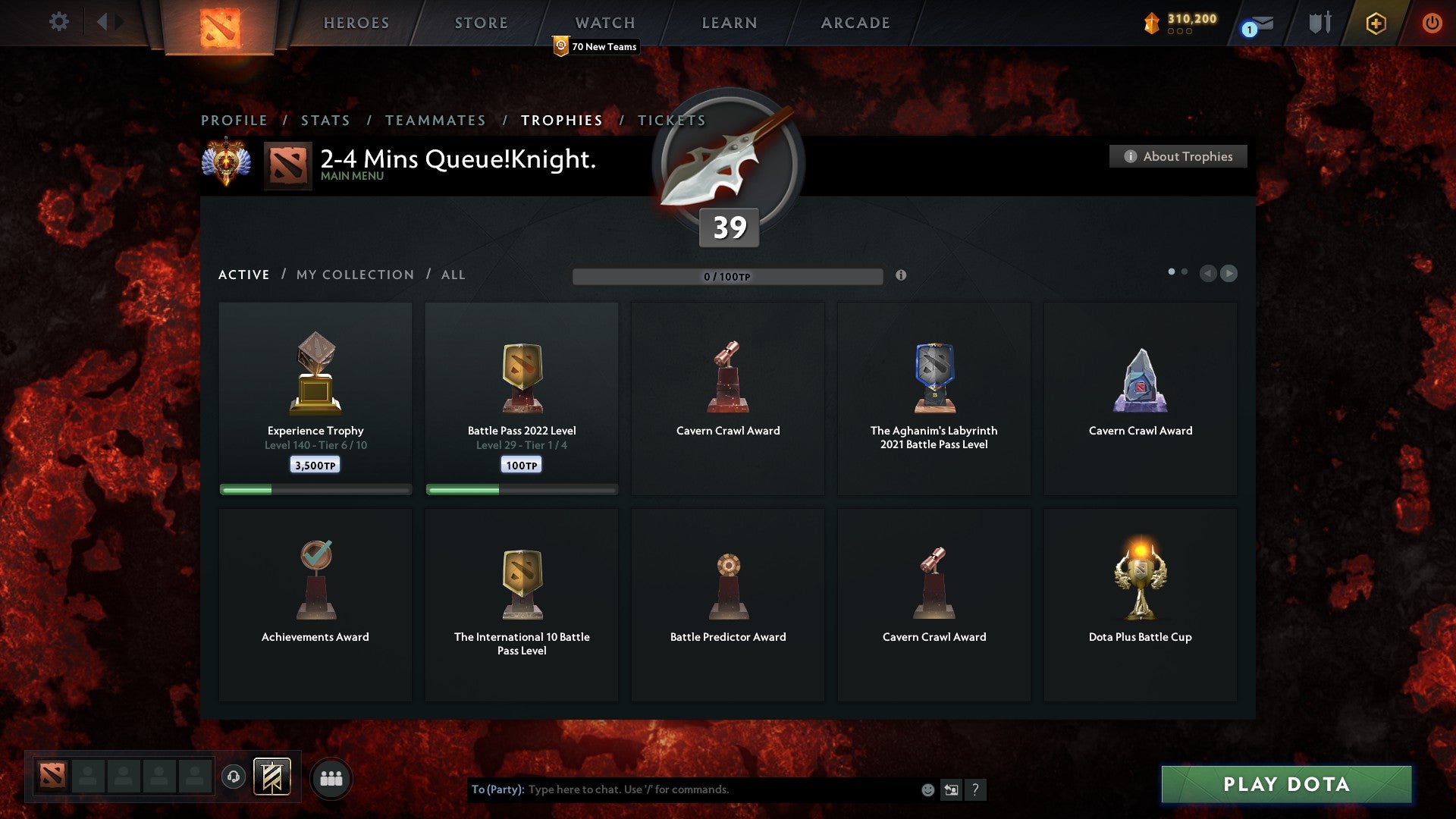Click the WATCH menu item
This screenshot has width=1456, height=819.
tap(604, 23)
